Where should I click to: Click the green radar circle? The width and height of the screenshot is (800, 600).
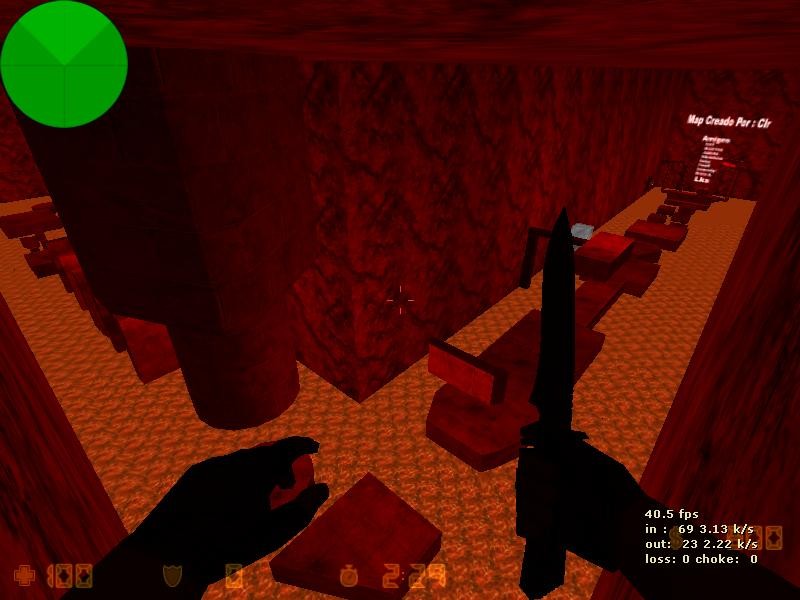click(x=64, y=64)
